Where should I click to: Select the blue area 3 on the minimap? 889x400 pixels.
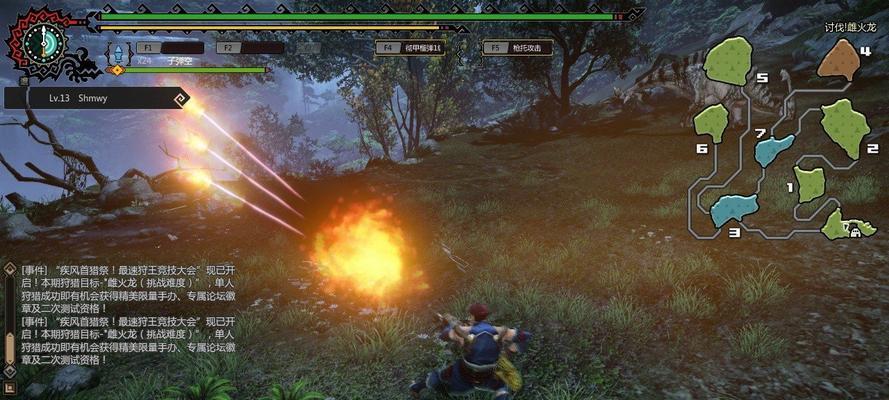coord(733,209)
